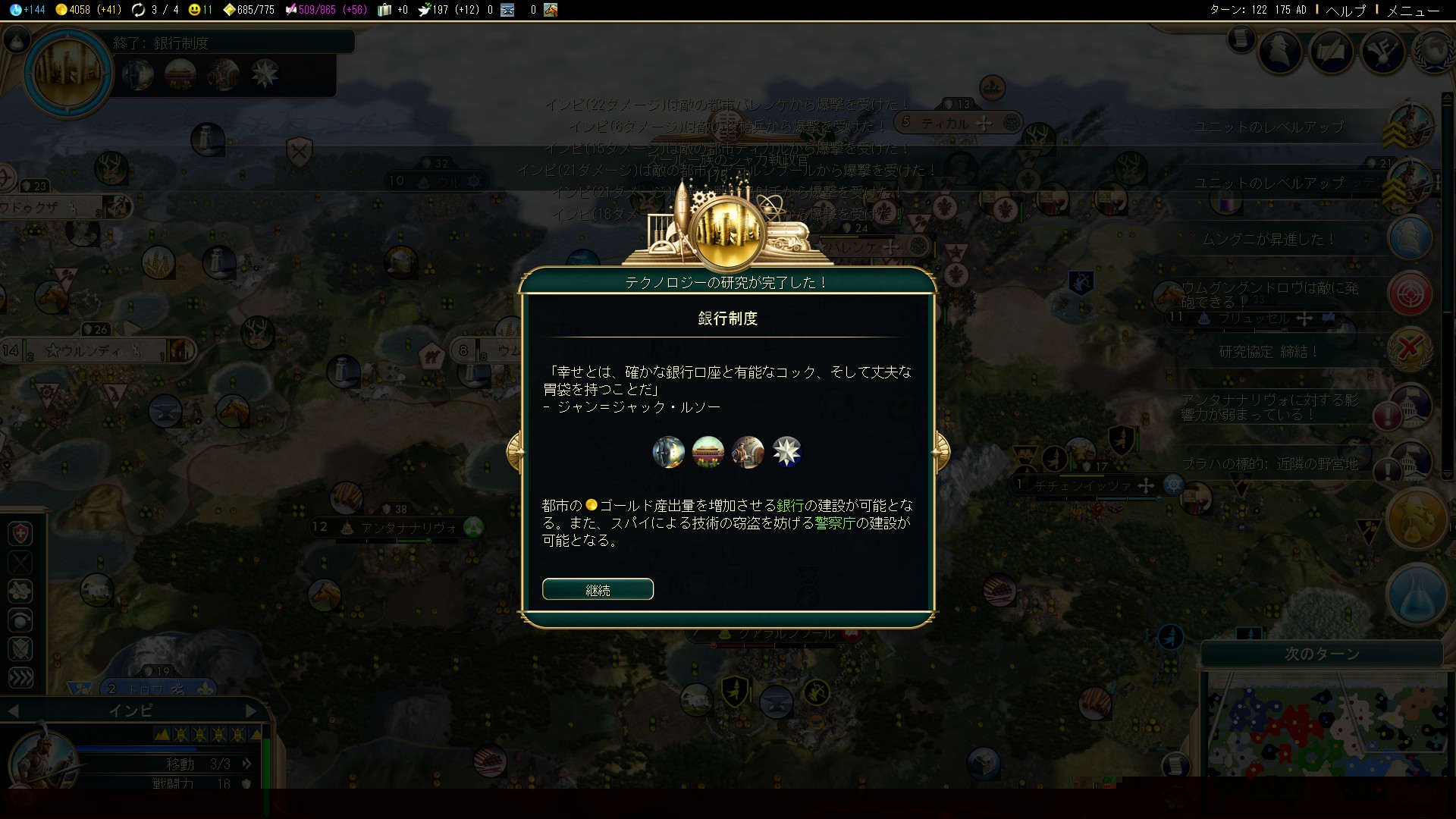Click the 継続 continue button

click(x=598, y=589)
